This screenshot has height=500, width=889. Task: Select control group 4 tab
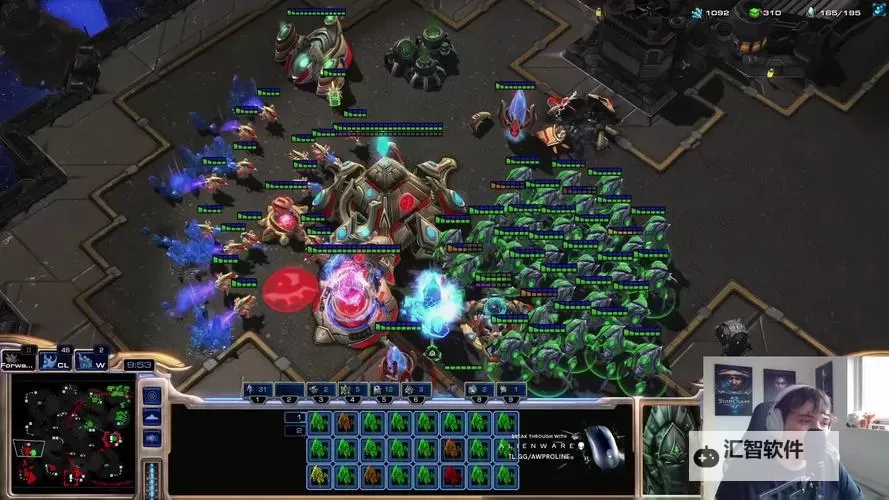tap(353, 389)
